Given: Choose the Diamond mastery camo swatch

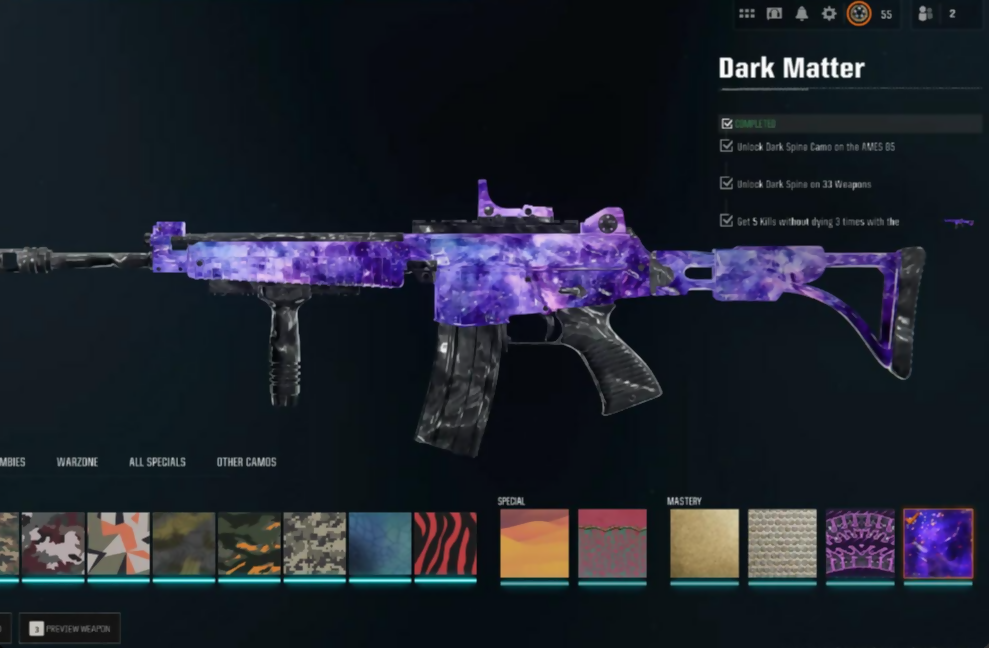Looking at the screenshot, I should (782, 544).
